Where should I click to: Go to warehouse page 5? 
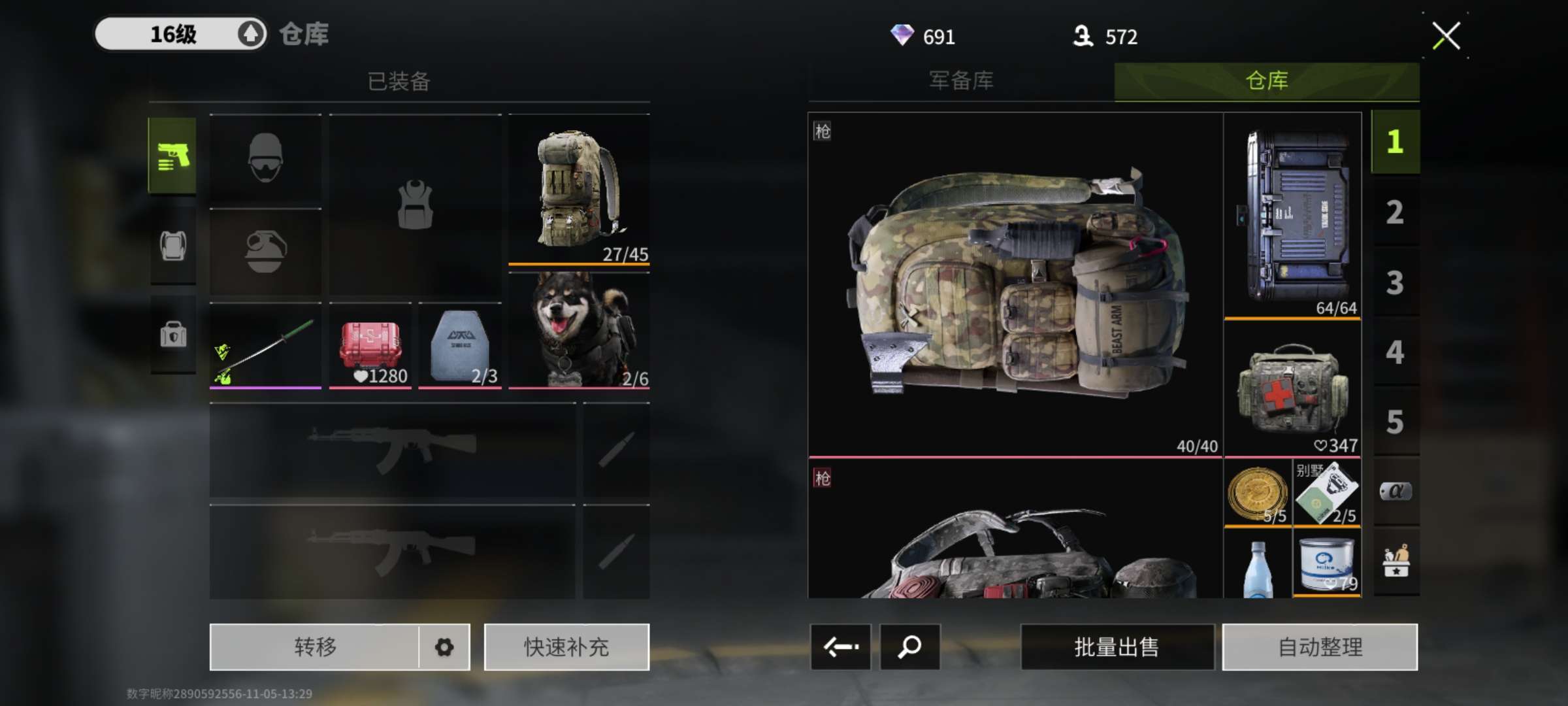[1395, 422]
